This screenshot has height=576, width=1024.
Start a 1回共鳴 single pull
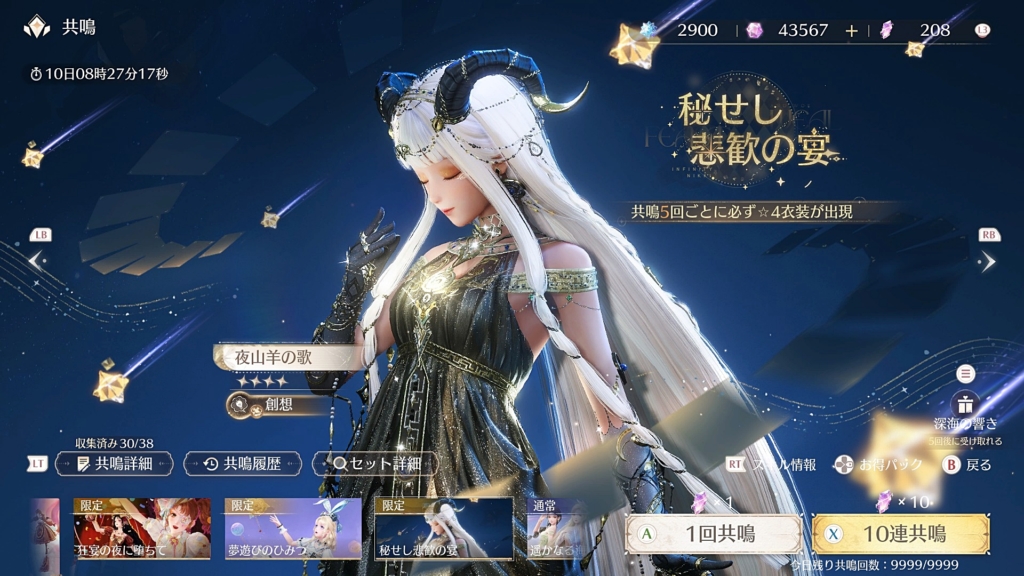coord(713,534)
